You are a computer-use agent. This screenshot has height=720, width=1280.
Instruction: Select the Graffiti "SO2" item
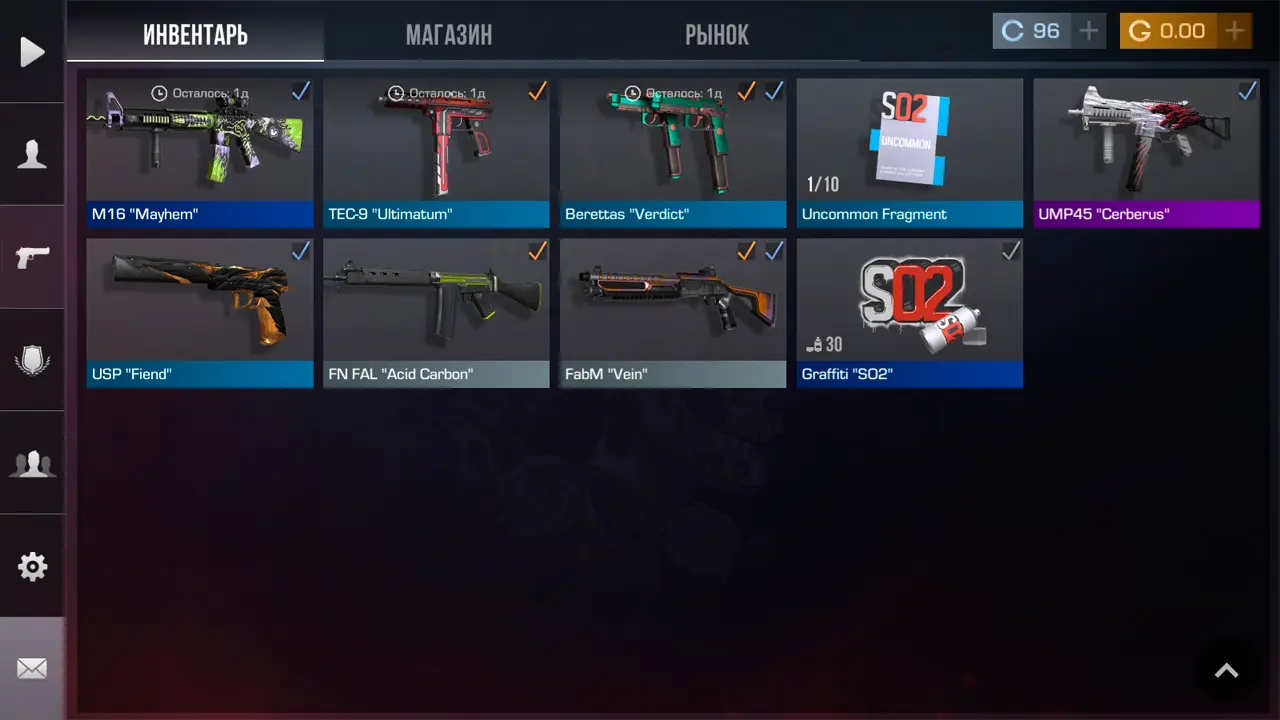(909, 312)
